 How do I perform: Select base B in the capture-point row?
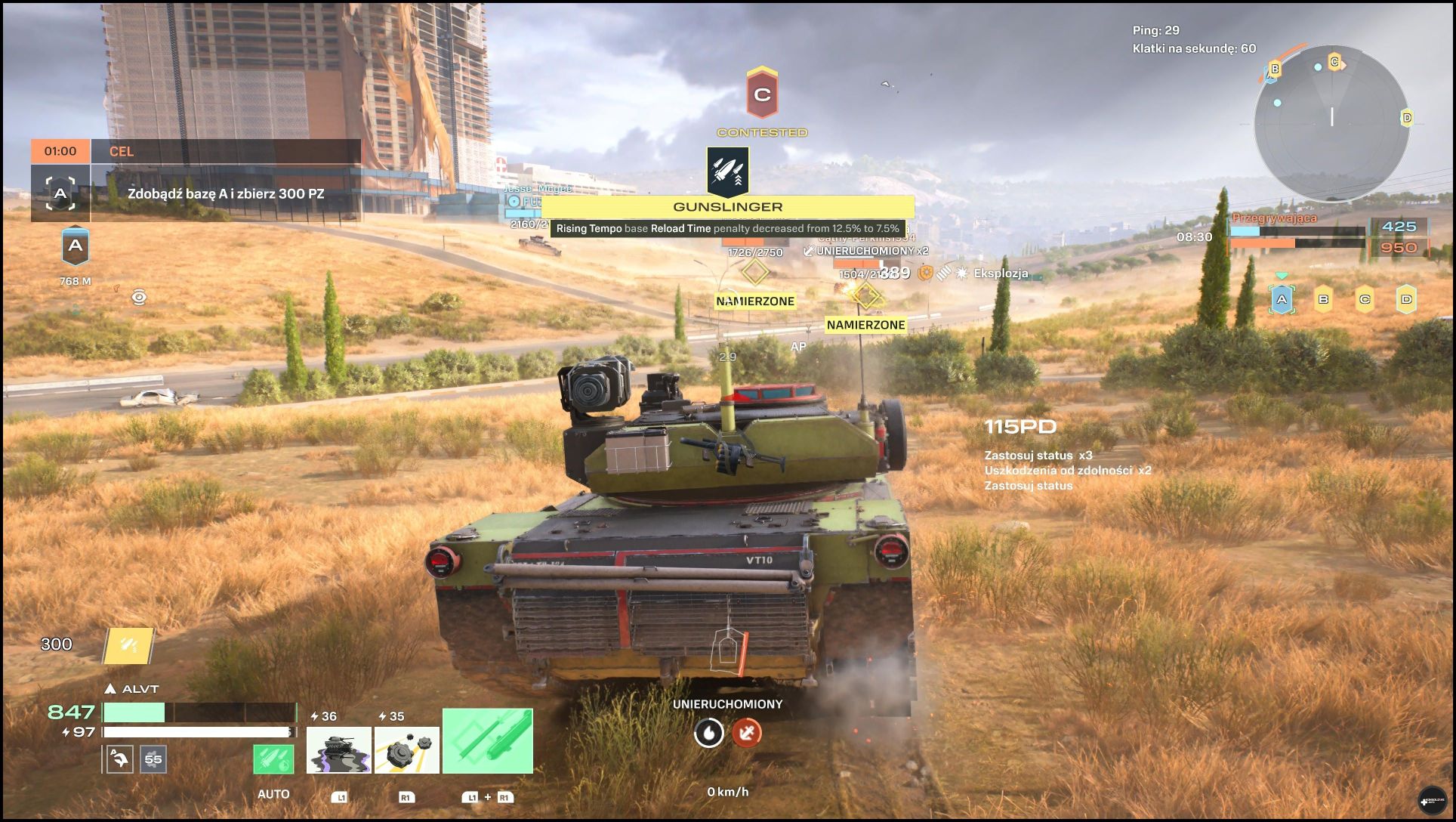click(1323, 300)
